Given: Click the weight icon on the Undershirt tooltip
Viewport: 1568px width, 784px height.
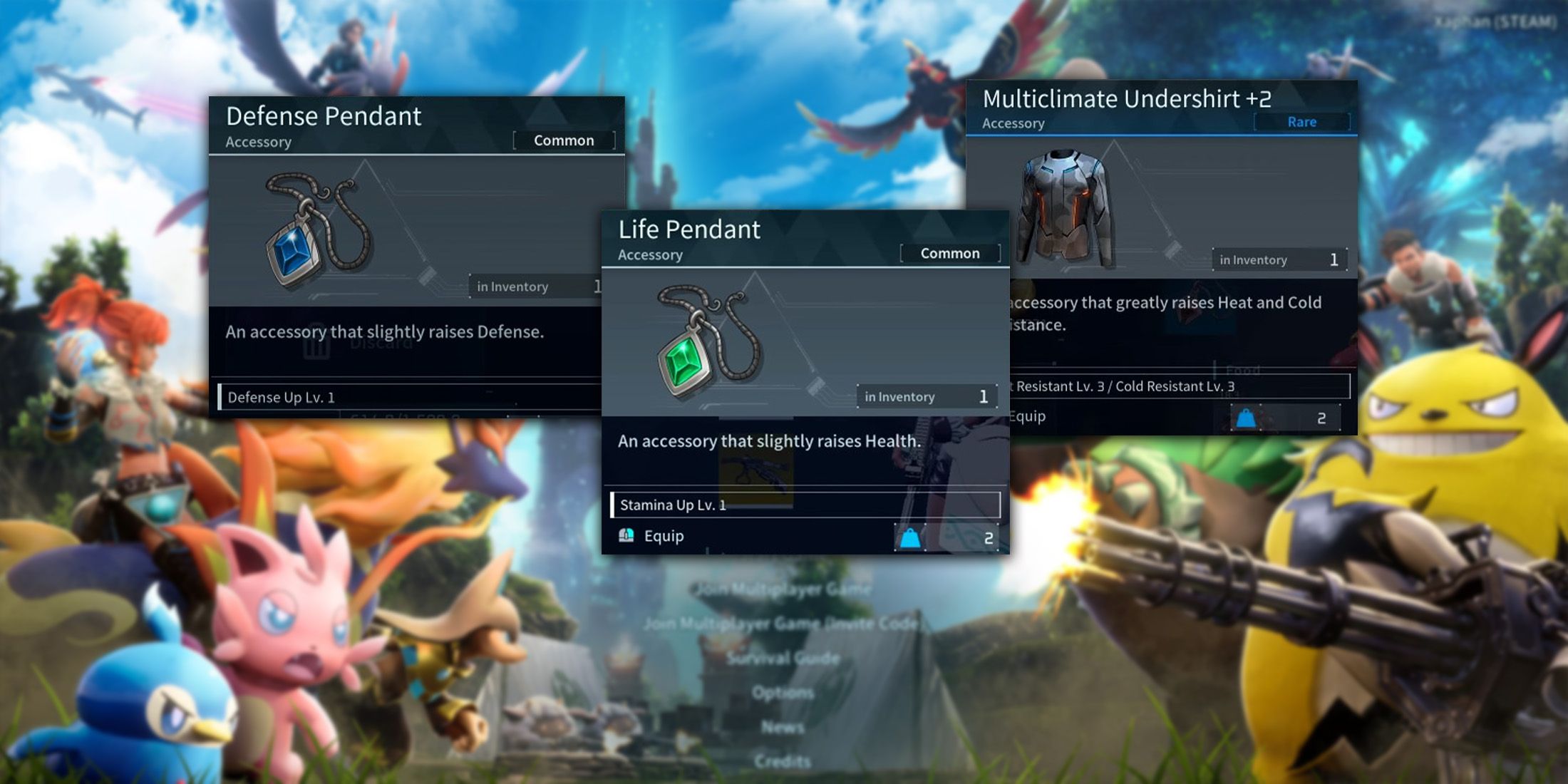Looking at the screenshot, I should [1245, 417].
